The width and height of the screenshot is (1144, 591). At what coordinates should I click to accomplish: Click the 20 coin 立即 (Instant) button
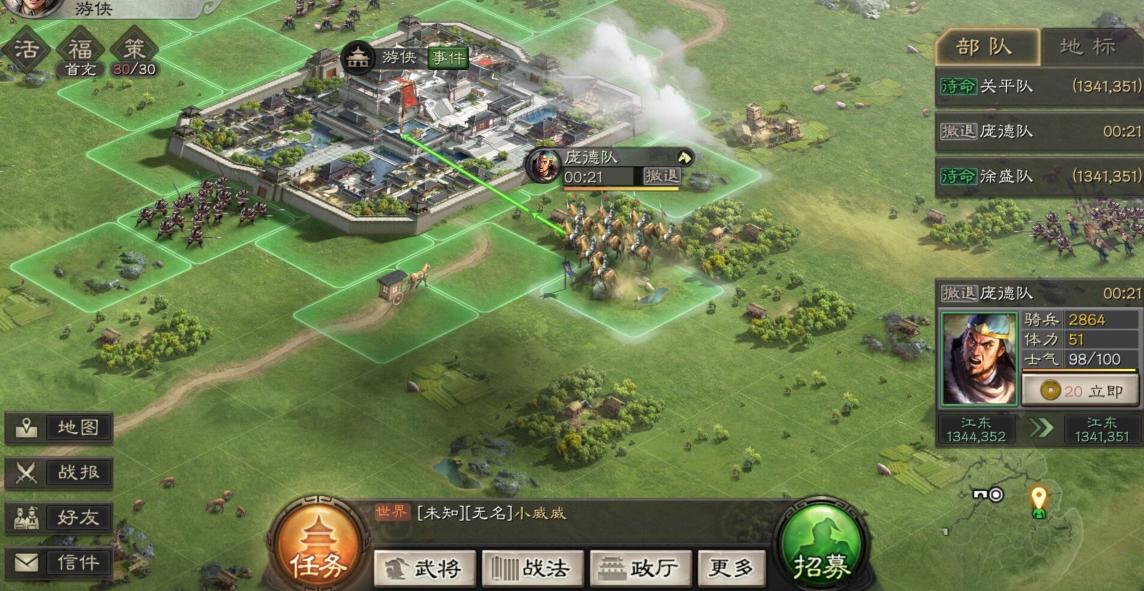pyautogui.click(x=1080, y=391)
